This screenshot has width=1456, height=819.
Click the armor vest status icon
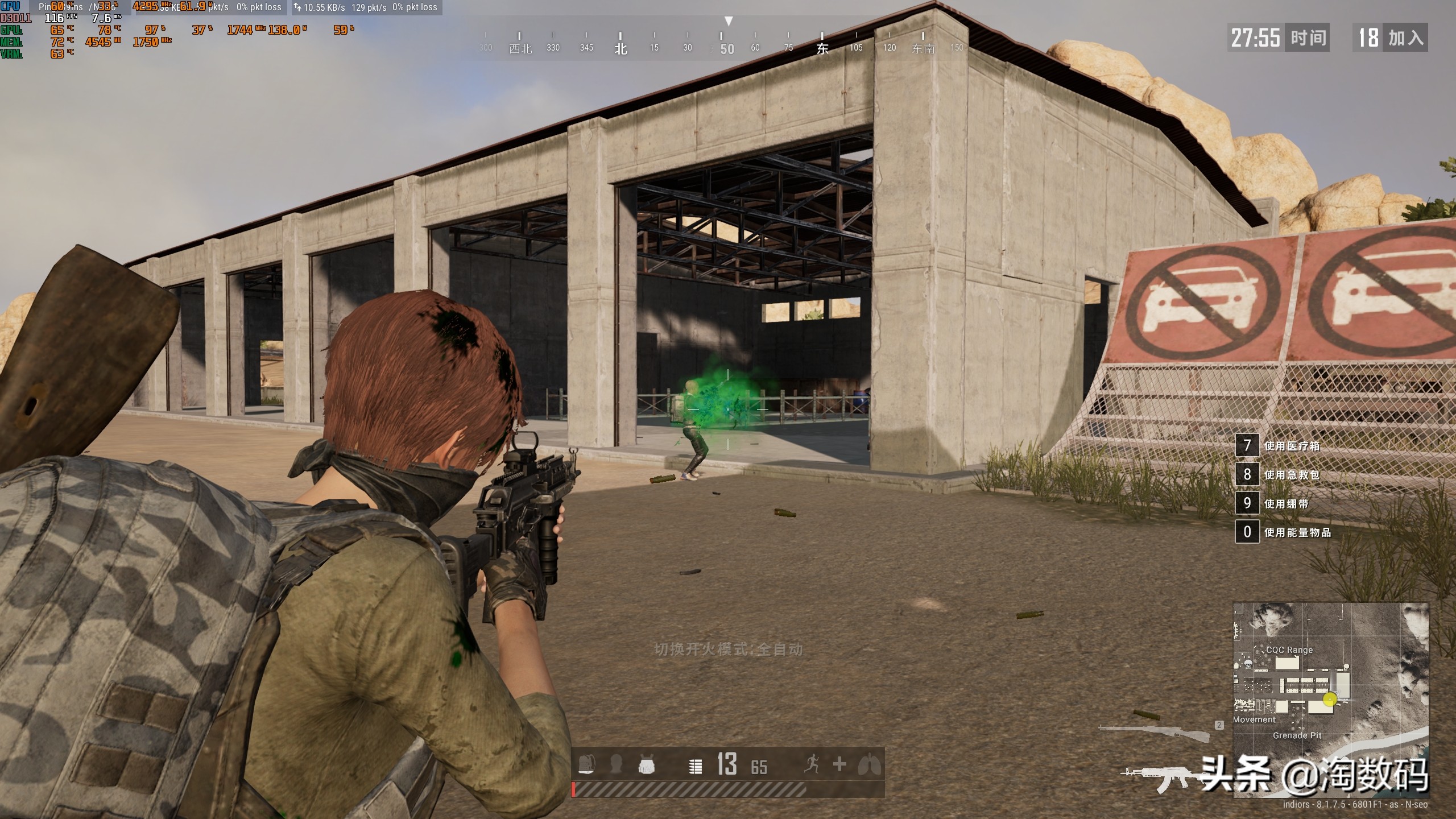tap(646, 766)
